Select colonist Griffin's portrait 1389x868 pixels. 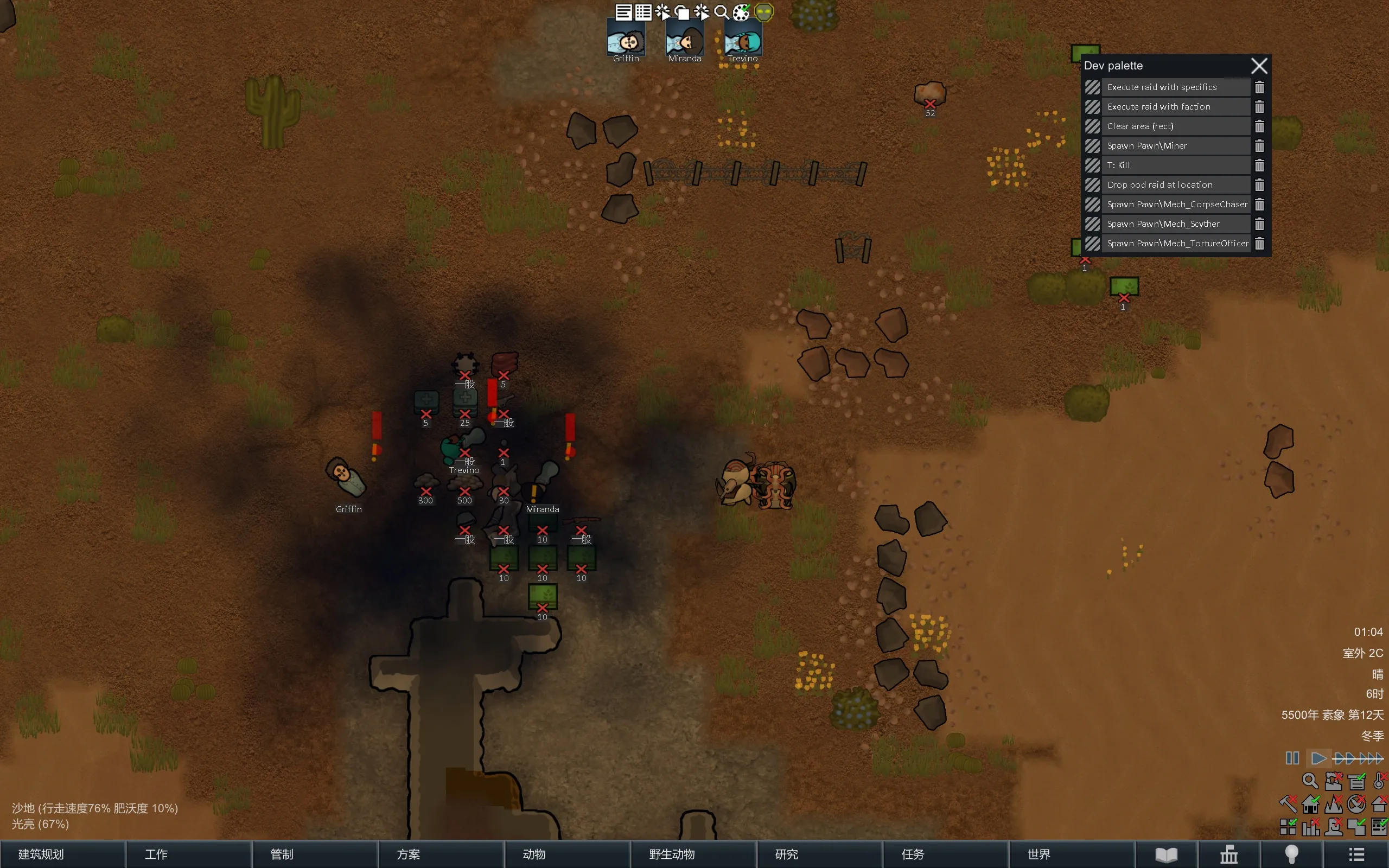(626, 41)
